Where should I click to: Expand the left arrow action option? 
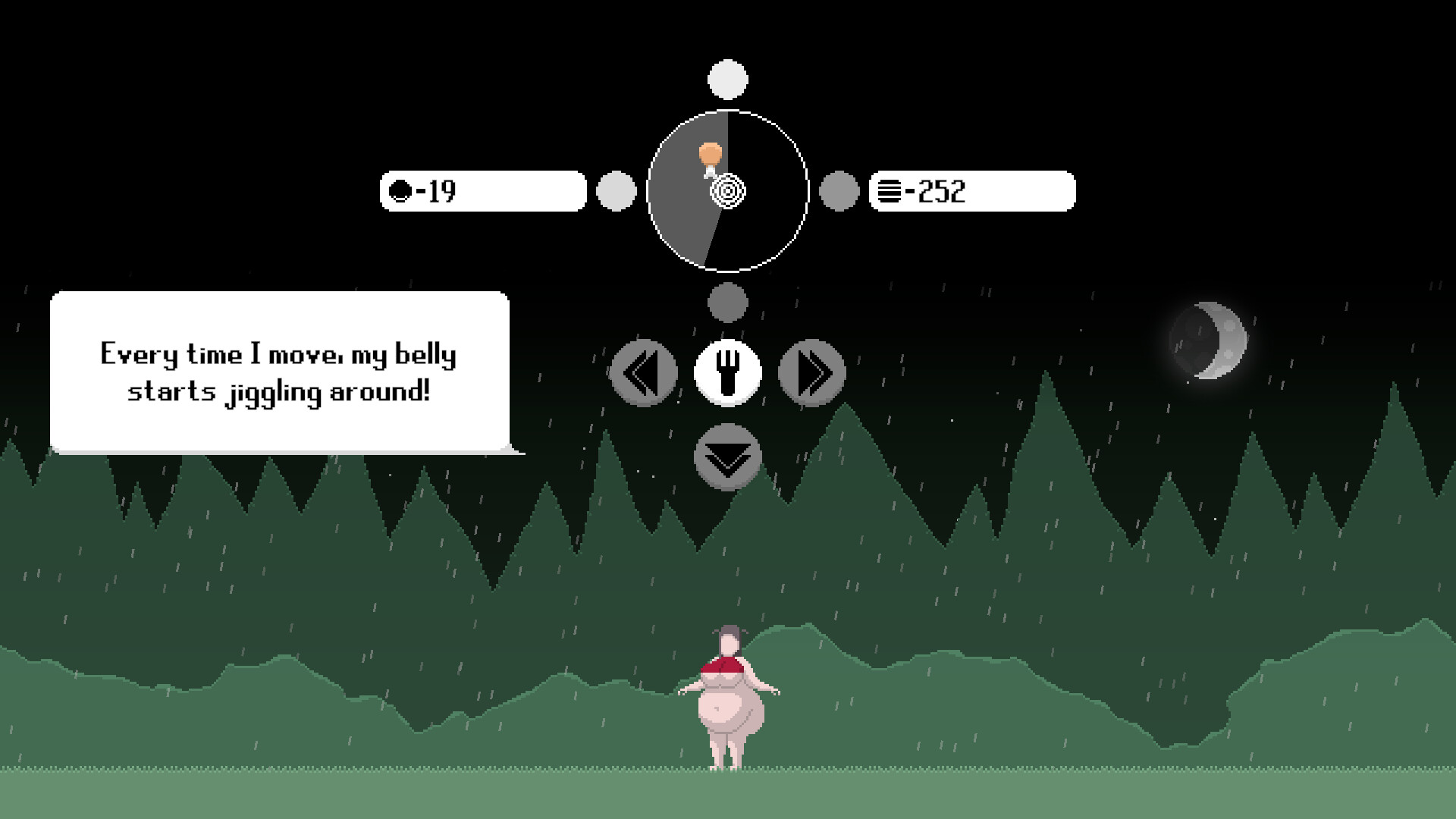[644, 372]
